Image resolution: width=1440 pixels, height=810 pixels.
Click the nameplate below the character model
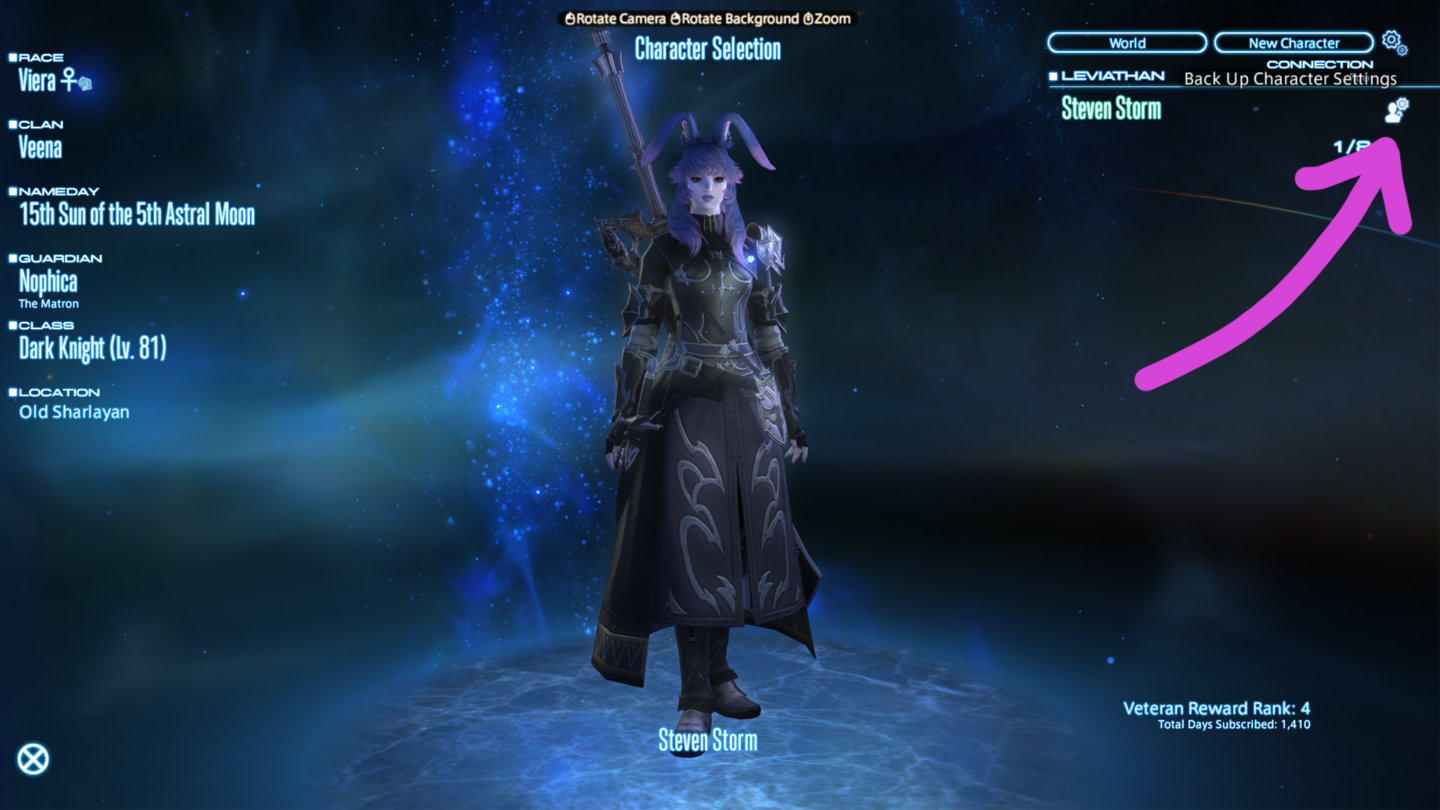coord(706,740)
